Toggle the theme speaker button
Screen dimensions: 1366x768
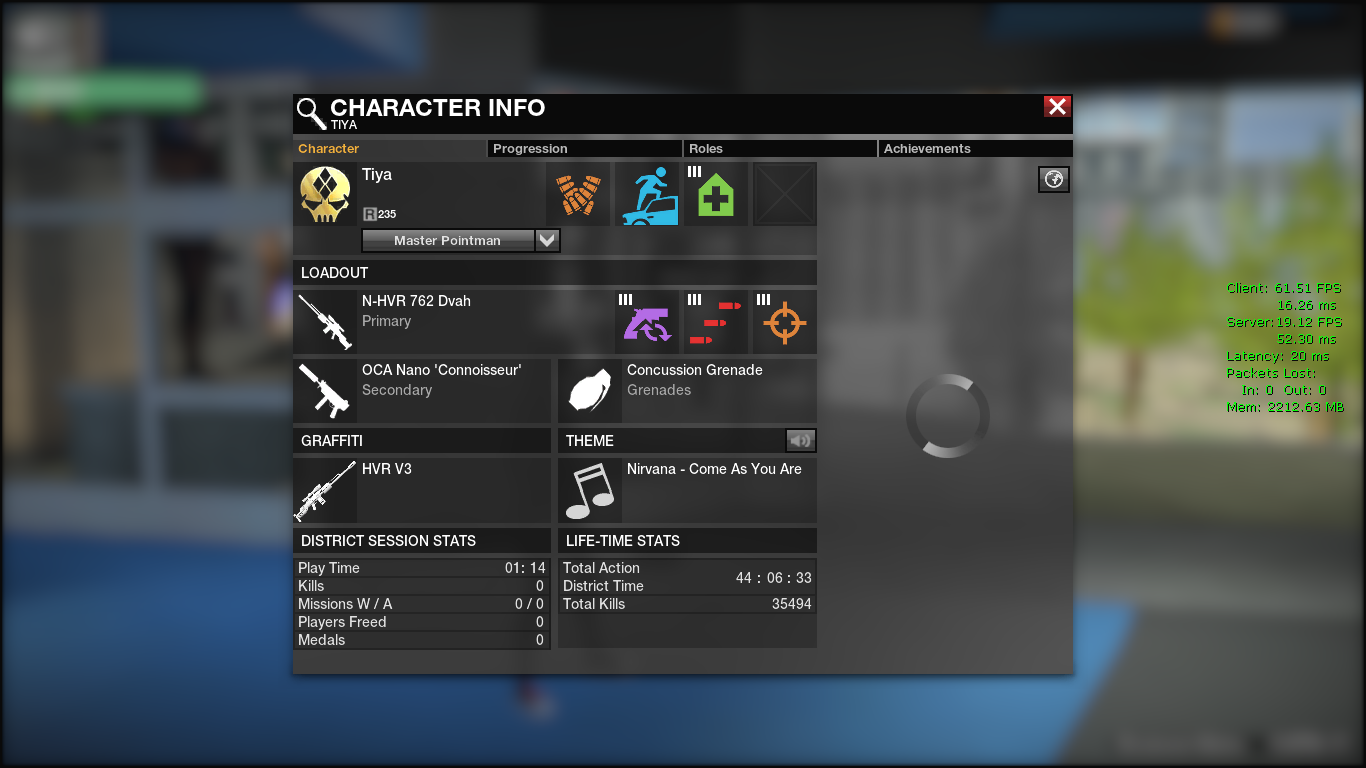[x=801, y=440]
